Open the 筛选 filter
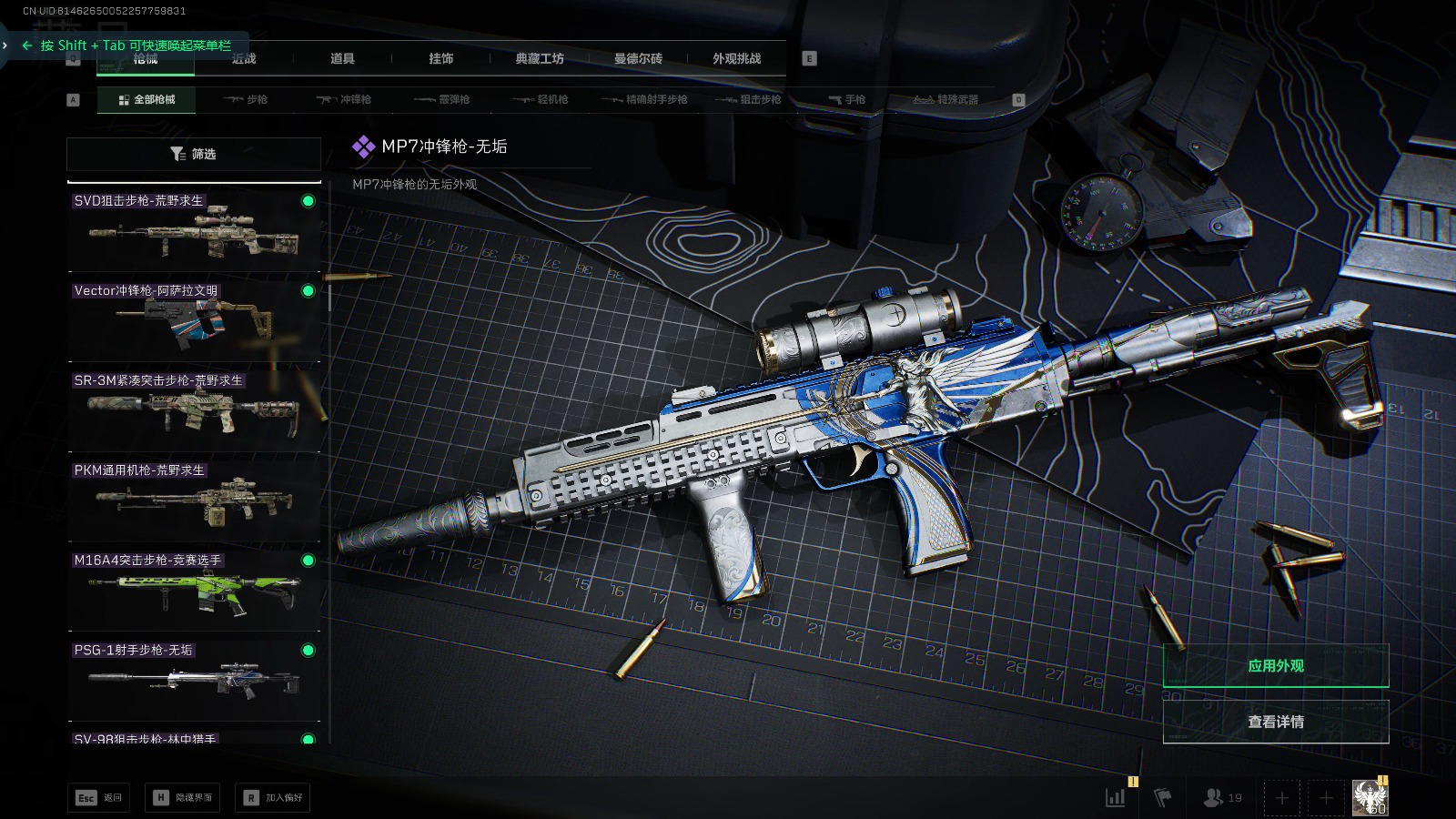This screenshot has width=1456, height=819. coord(194,154)
